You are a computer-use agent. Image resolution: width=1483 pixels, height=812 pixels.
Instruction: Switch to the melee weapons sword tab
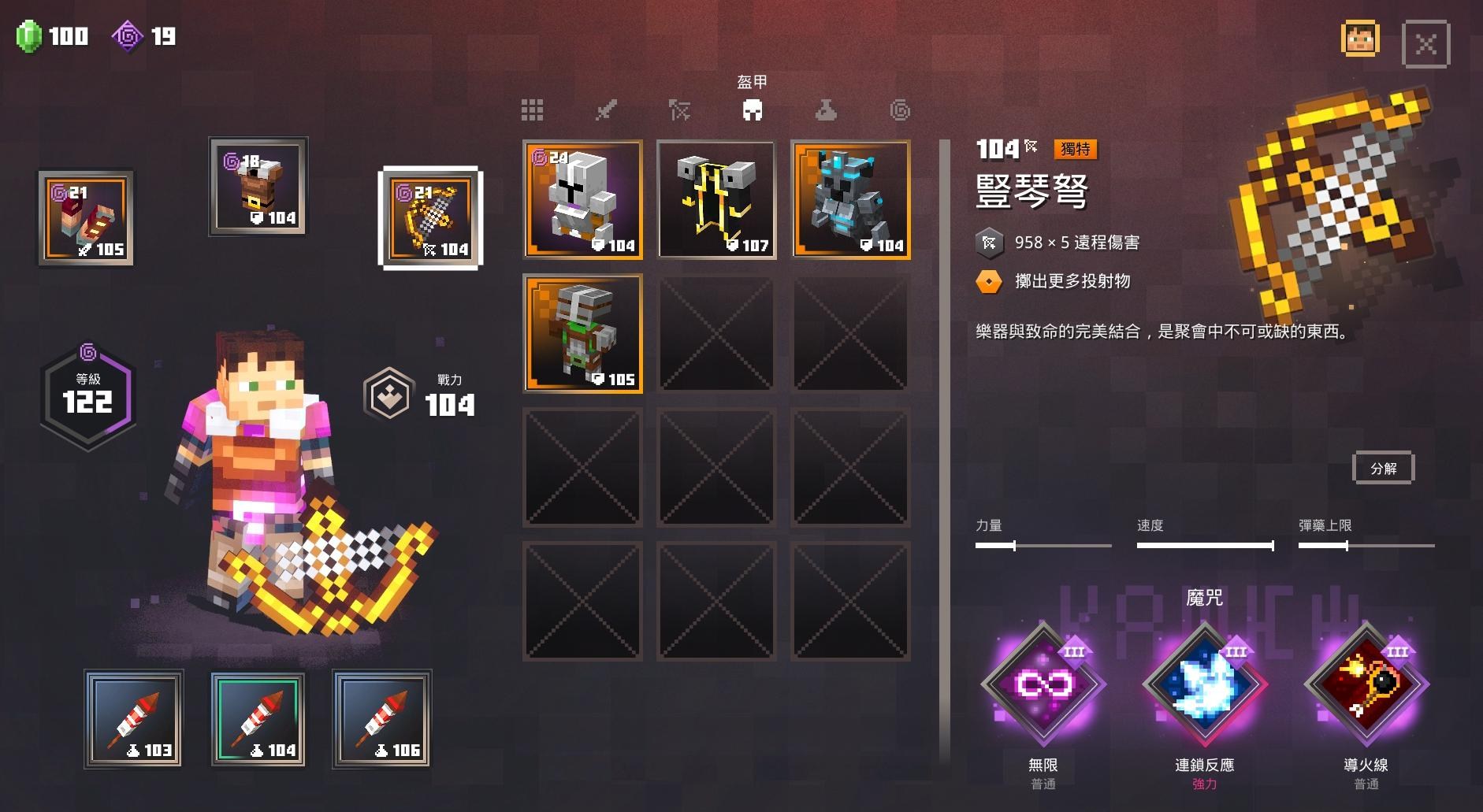point(607,110)
